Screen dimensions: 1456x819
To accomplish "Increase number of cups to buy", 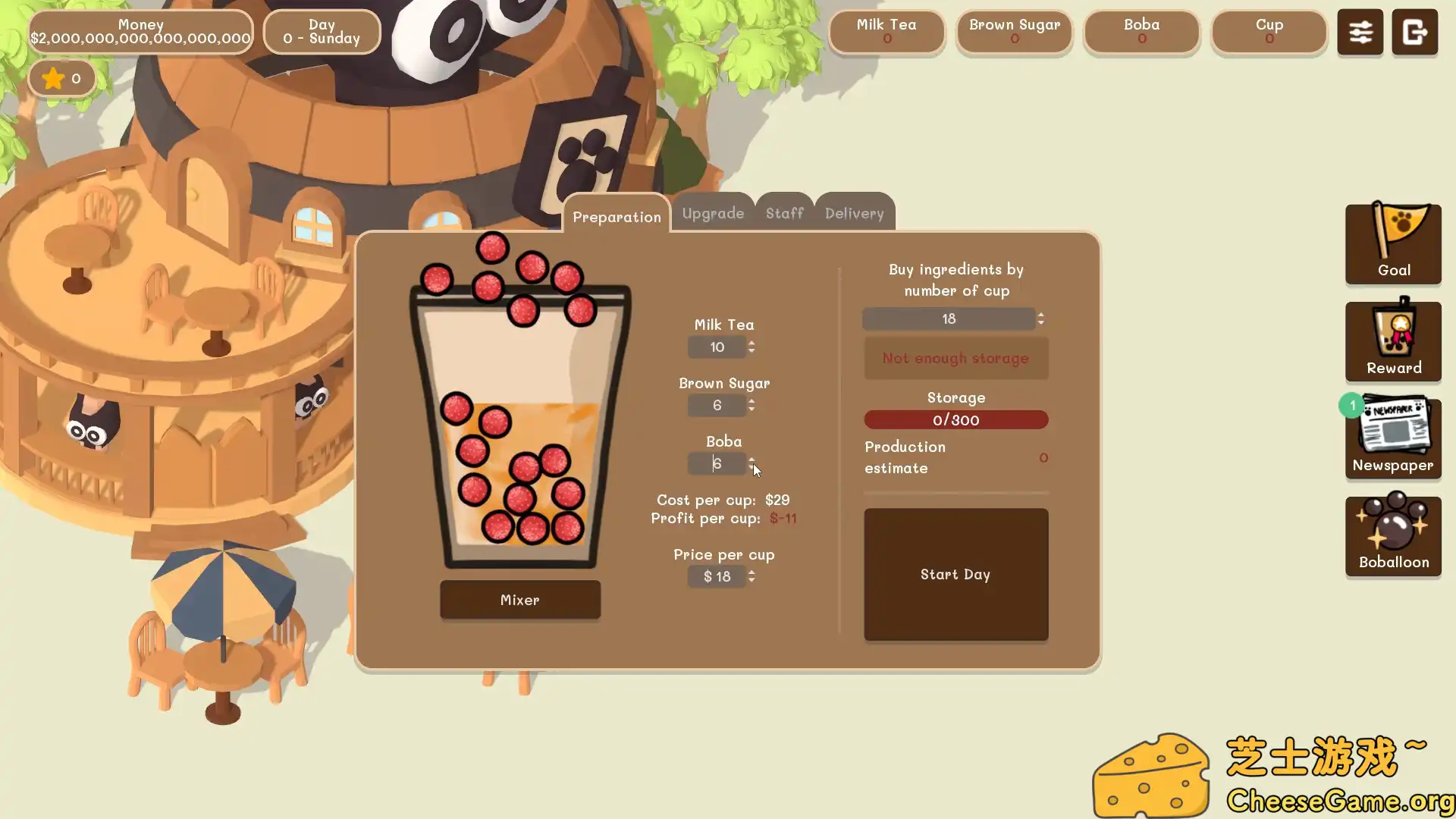I will click(1040, 314).
